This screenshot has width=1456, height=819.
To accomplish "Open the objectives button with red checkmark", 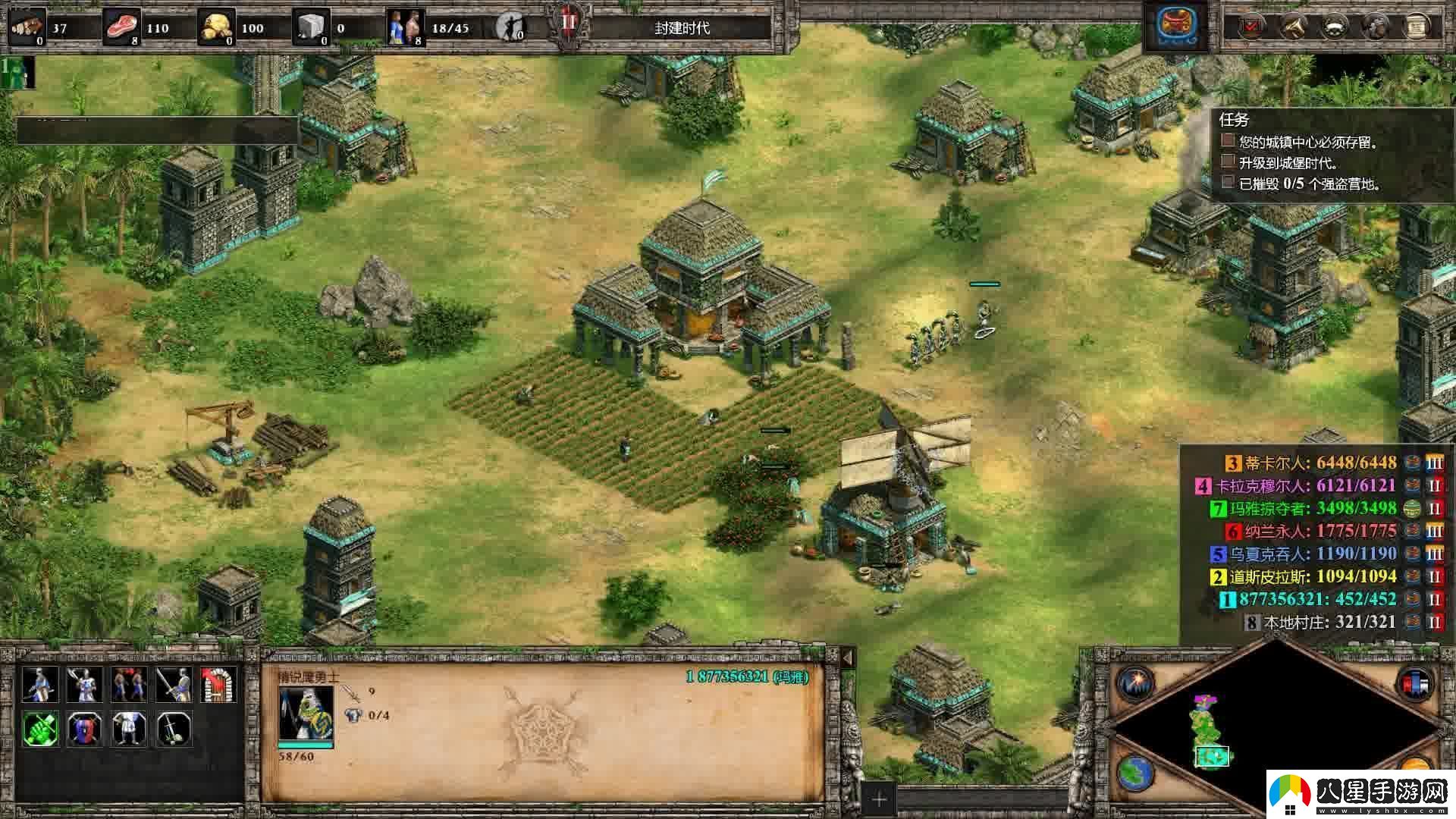I will click(1250, 27).
